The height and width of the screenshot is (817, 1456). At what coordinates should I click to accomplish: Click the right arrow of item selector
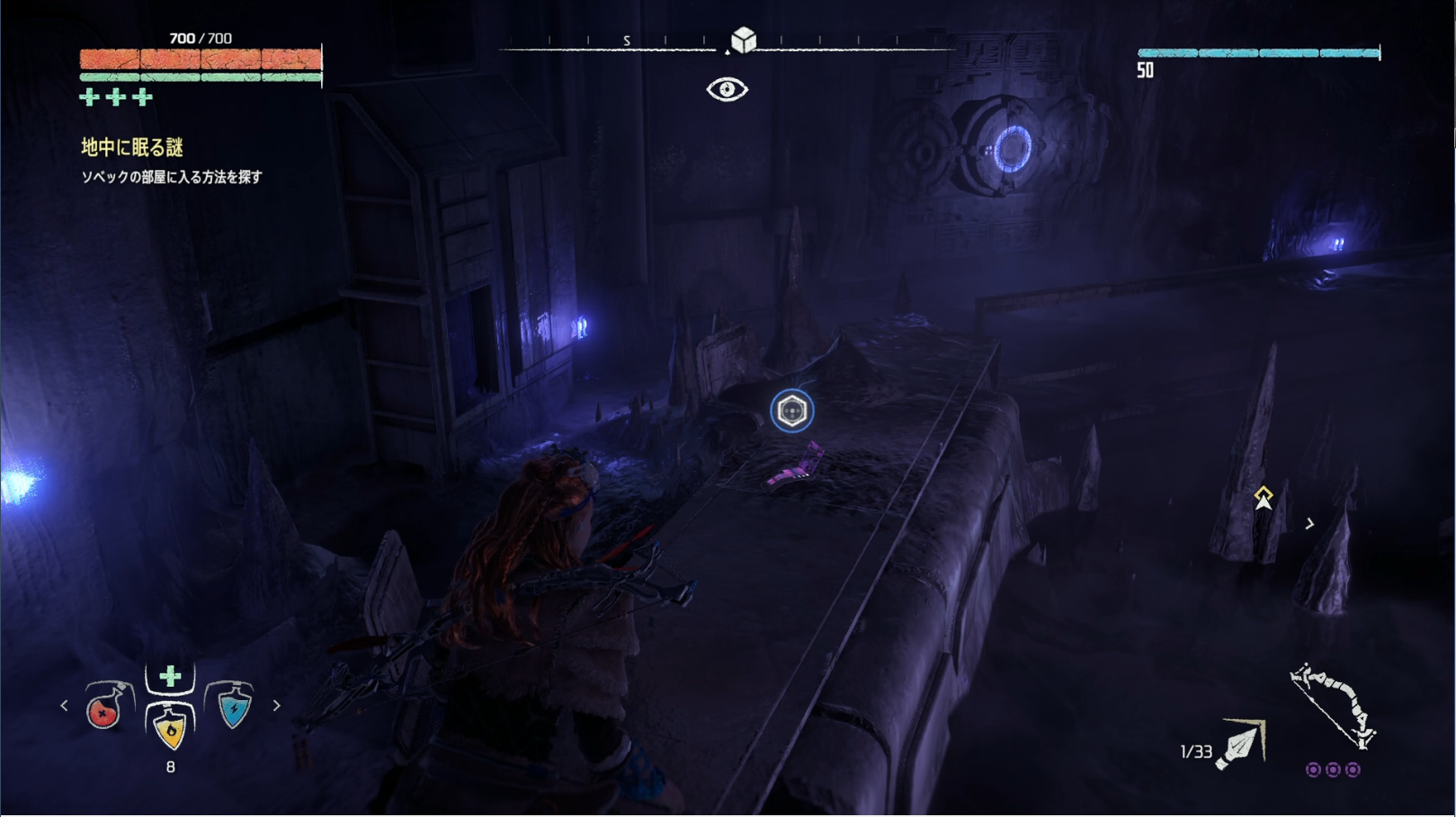tap(276, 706)
